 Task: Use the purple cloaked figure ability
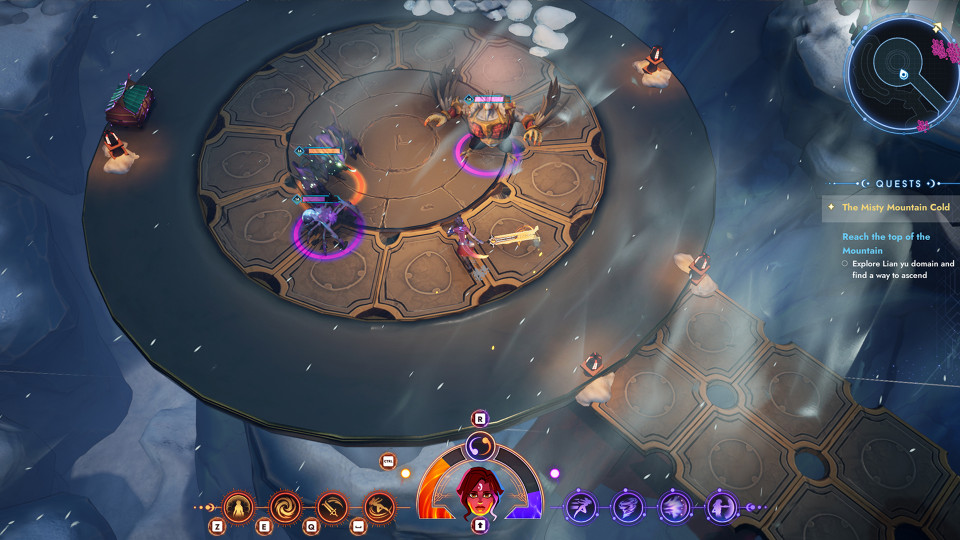pos(721,507)
